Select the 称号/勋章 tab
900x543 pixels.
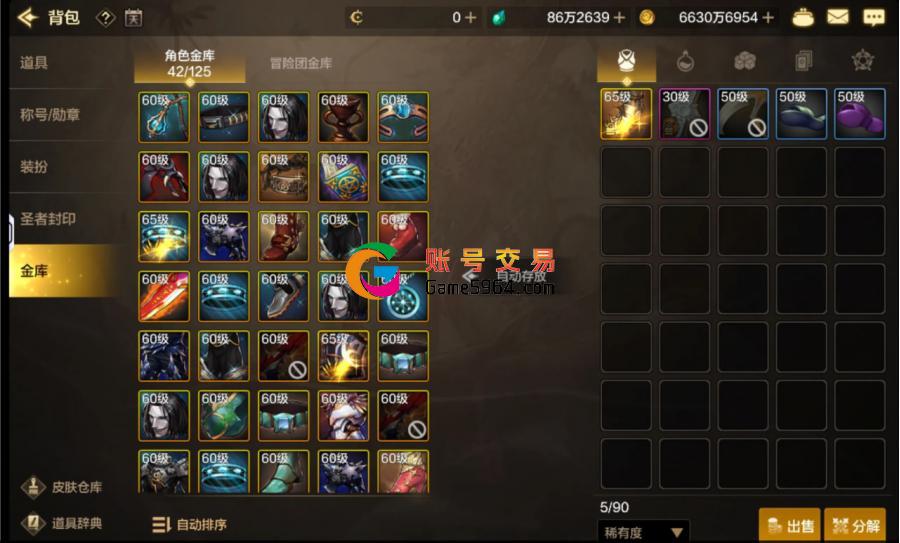tap(50, 115)
